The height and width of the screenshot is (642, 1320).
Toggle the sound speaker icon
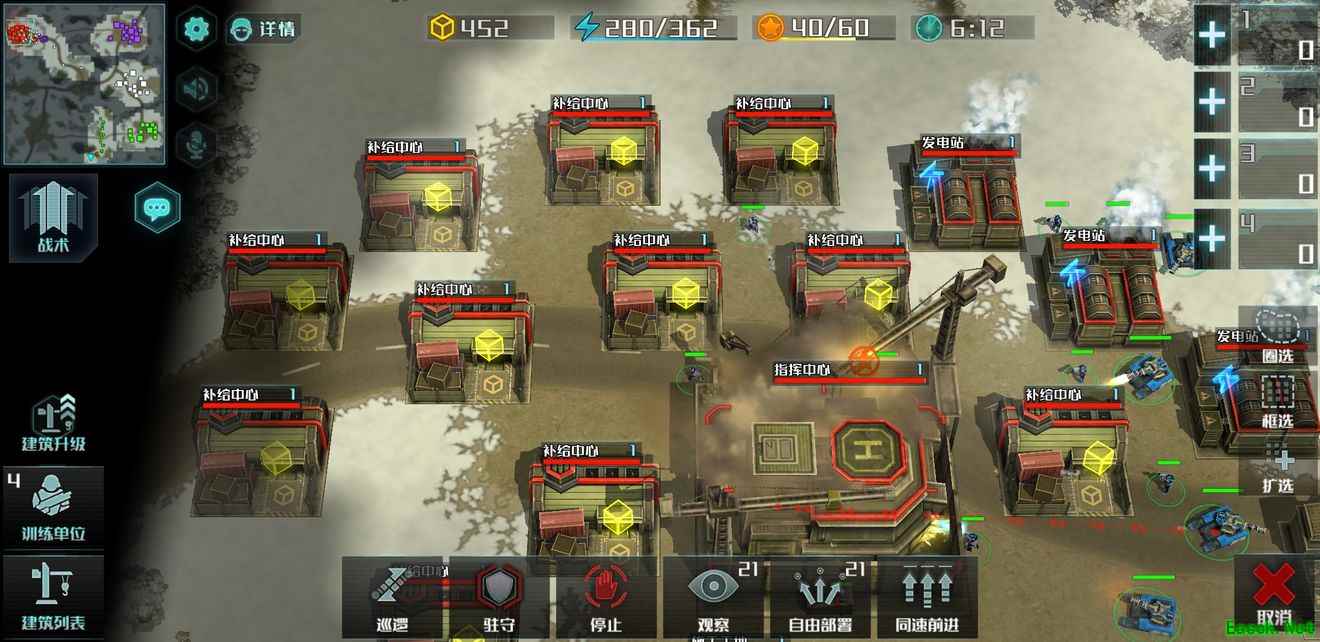click(196, 89)
